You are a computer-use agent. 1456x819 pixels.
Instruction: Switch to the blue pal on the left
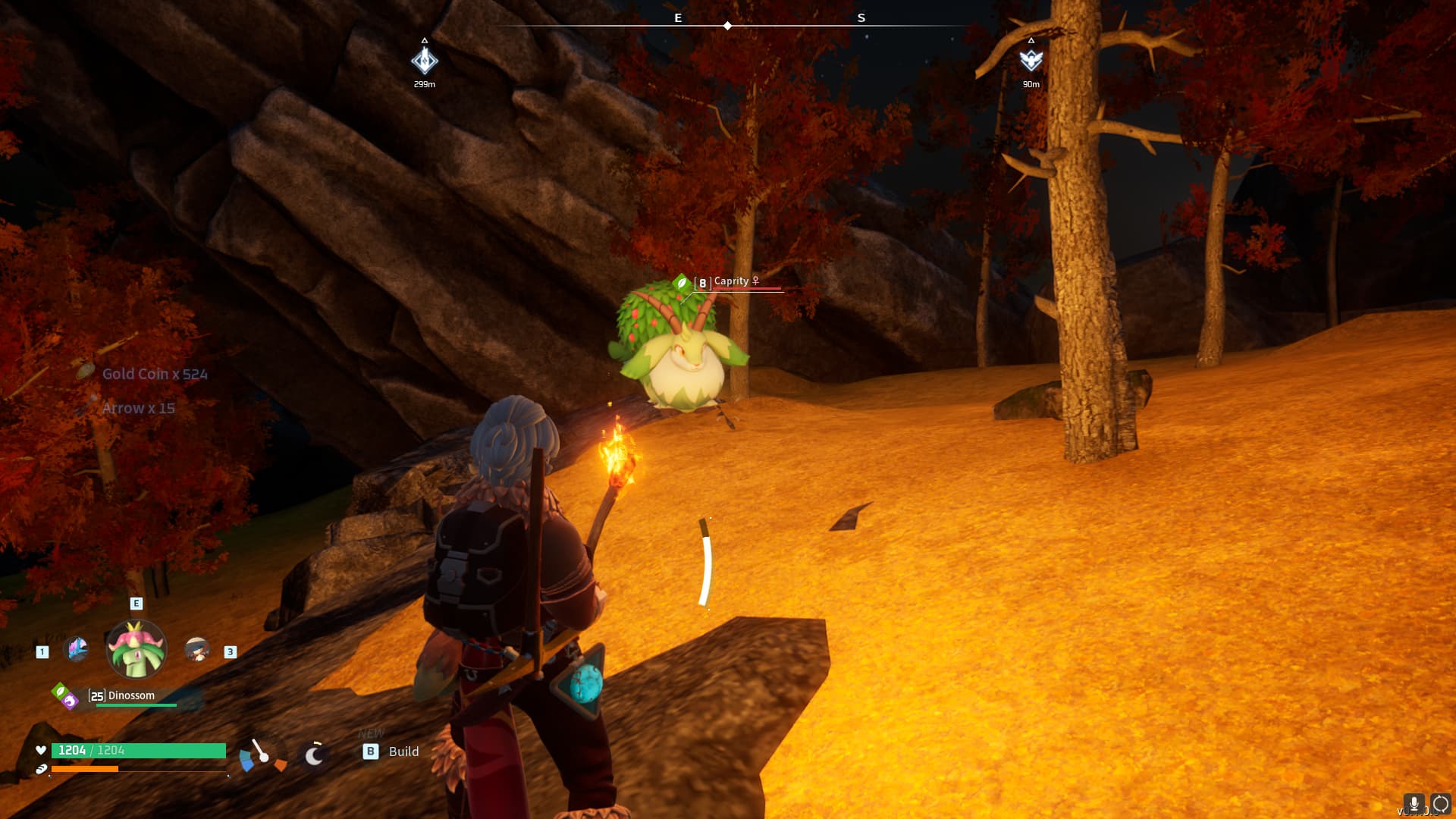pyautogui.click(x=77, y=649)
